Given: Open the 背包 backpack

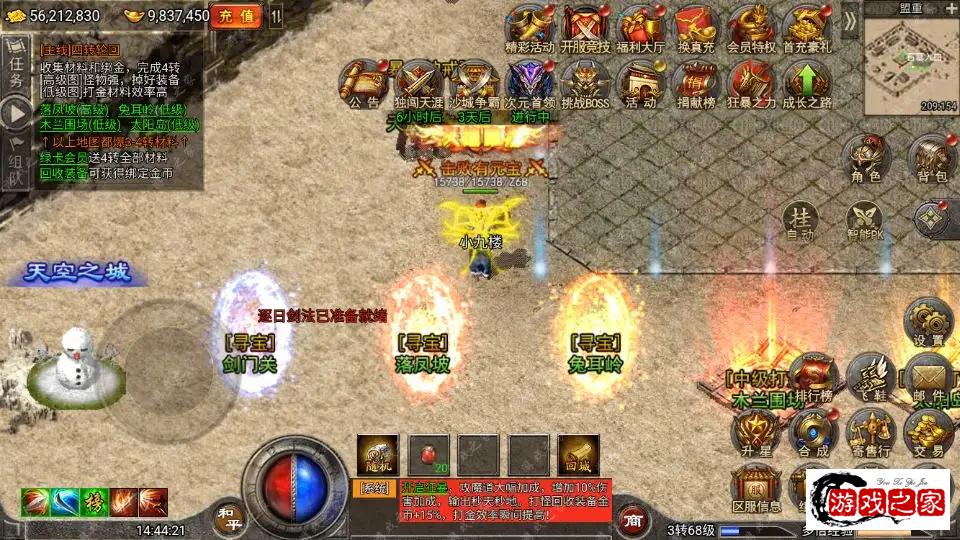Looking at the screenshot, I should (931, 158).
